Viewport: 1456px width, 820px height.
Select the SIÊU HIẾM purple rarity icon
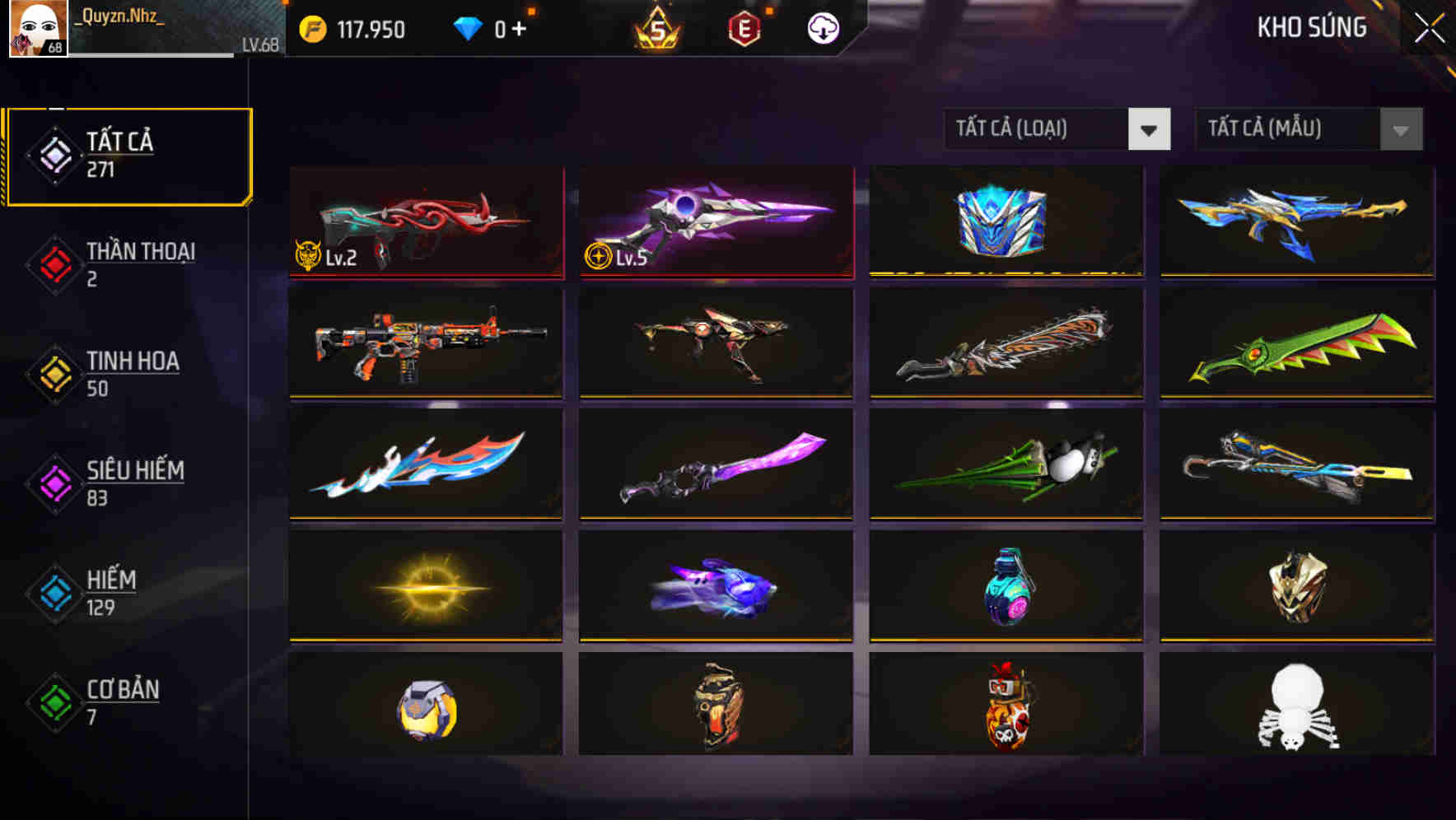click(x=54, y=482)
